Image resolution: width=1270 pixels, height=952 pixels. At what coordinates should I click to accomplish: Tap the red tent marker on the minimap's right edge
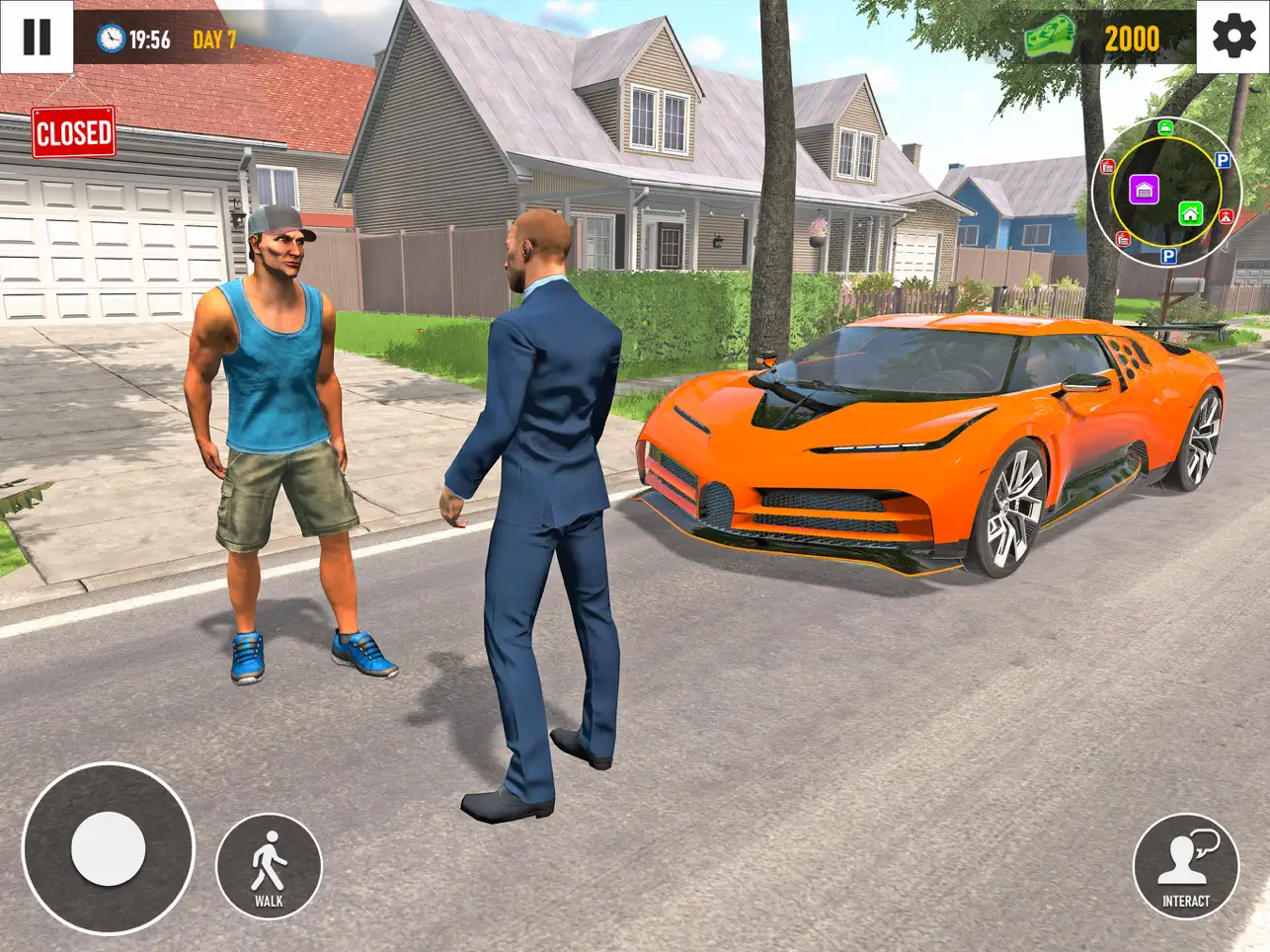pyautogui.click(x=1226, y=216)
